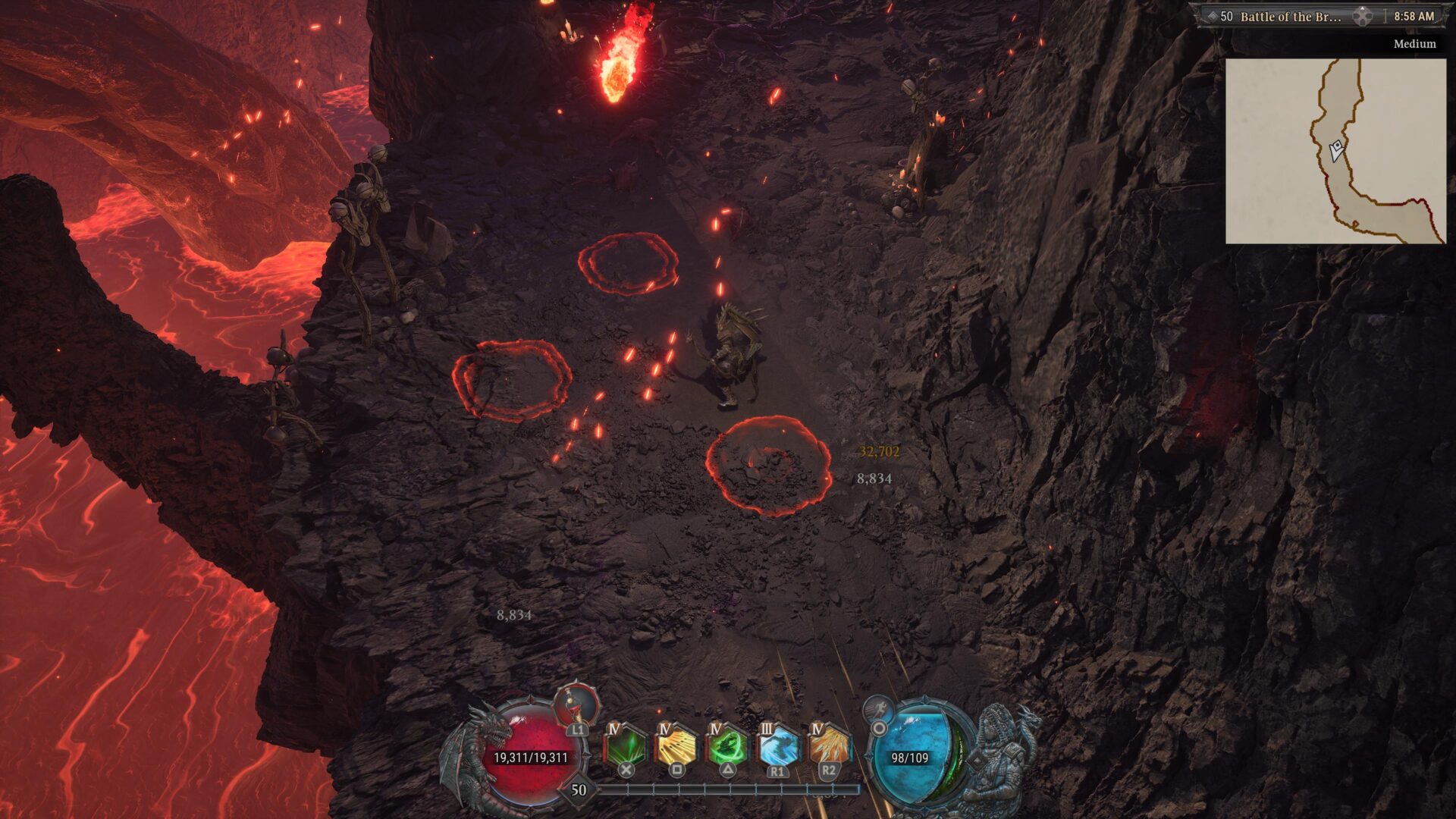Trigger the green swirling dragon skill

click(x=726, y=747)
